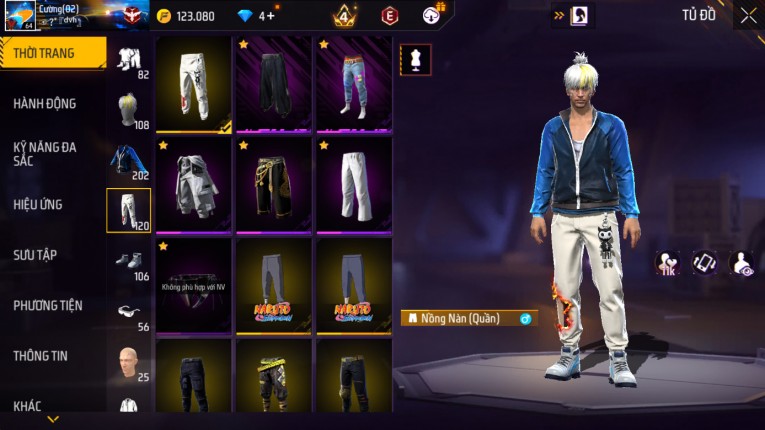
Task: Select the blue jacket subcategory icon
Action: (x=128, y=160)
